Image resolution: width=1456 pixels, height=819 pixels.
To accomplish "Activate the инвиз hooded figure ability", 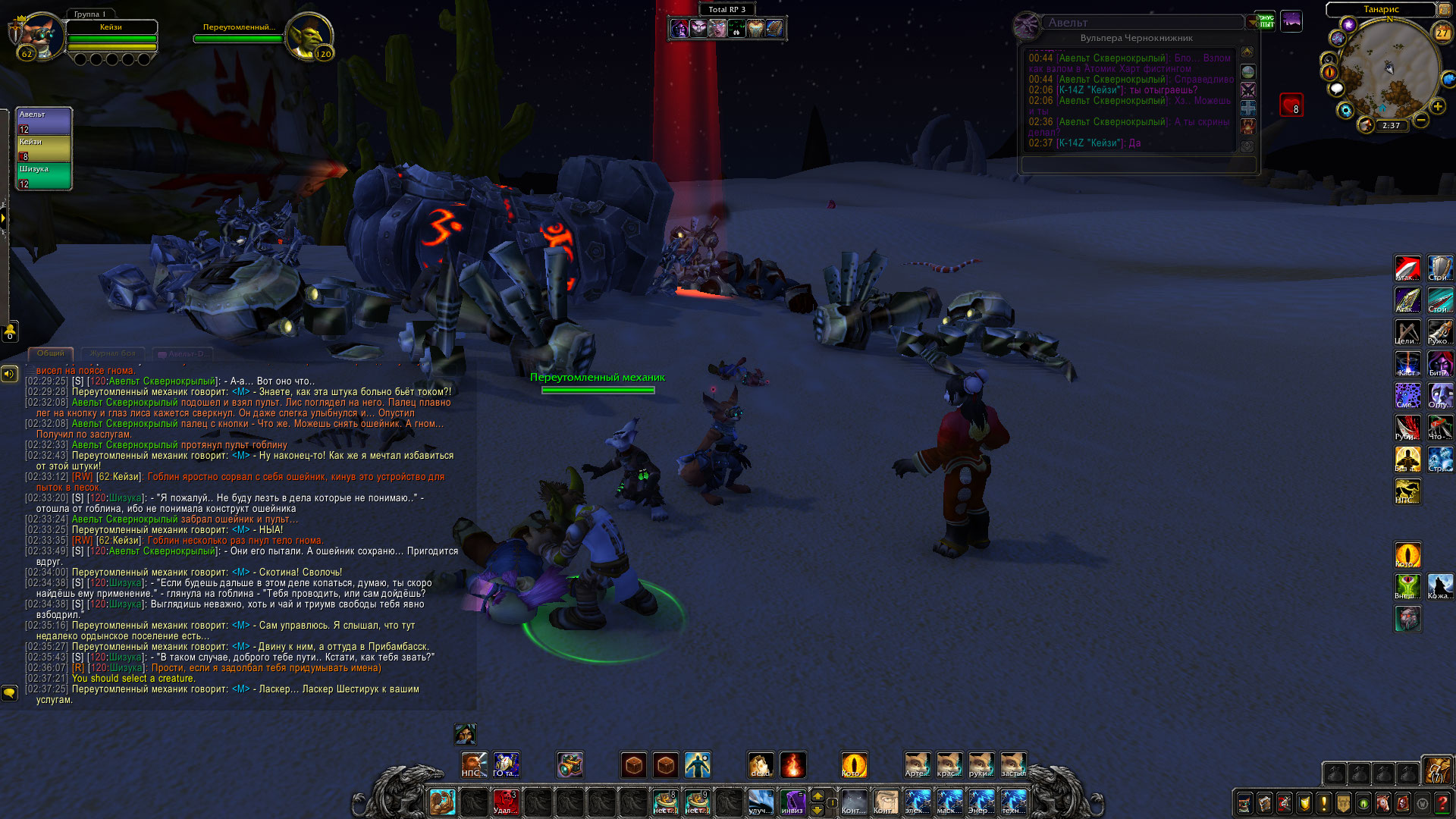I will (x=793, y=802).
